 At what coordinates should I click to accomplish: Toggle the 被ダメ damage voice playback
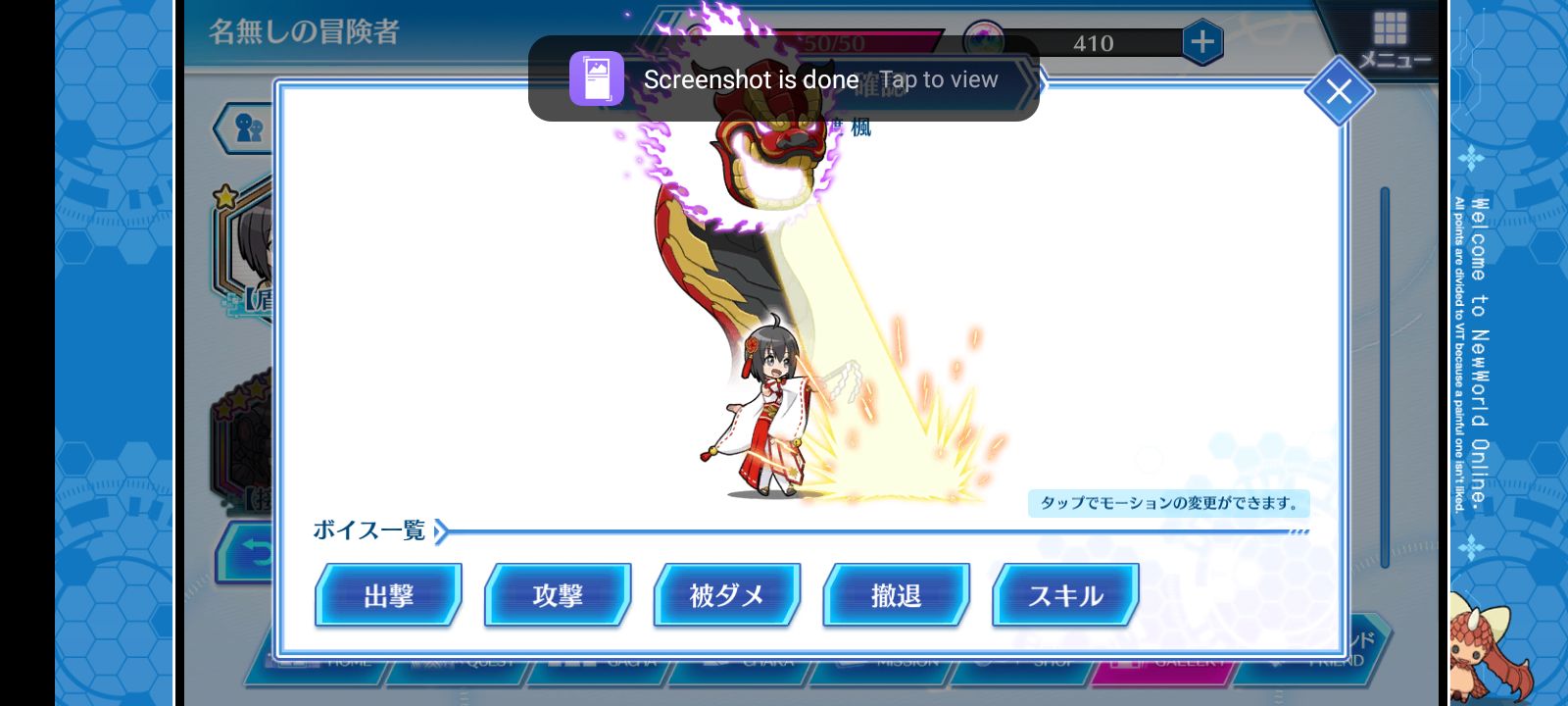727,595
